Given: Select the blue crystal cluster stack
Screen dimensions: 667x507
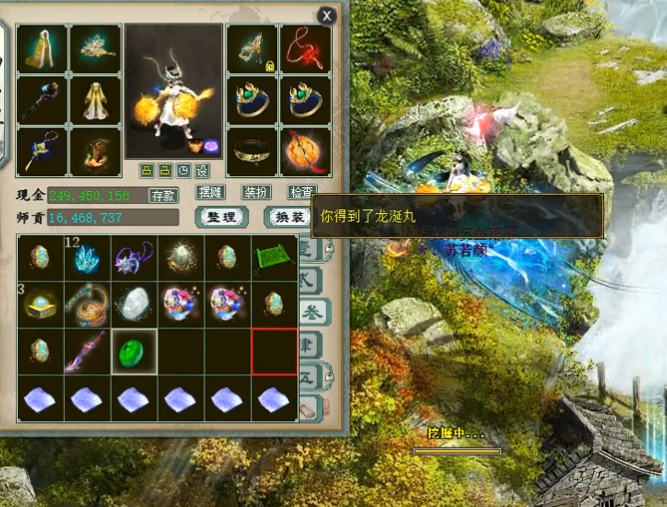Looking at the screenshot, I should (86, 259).
